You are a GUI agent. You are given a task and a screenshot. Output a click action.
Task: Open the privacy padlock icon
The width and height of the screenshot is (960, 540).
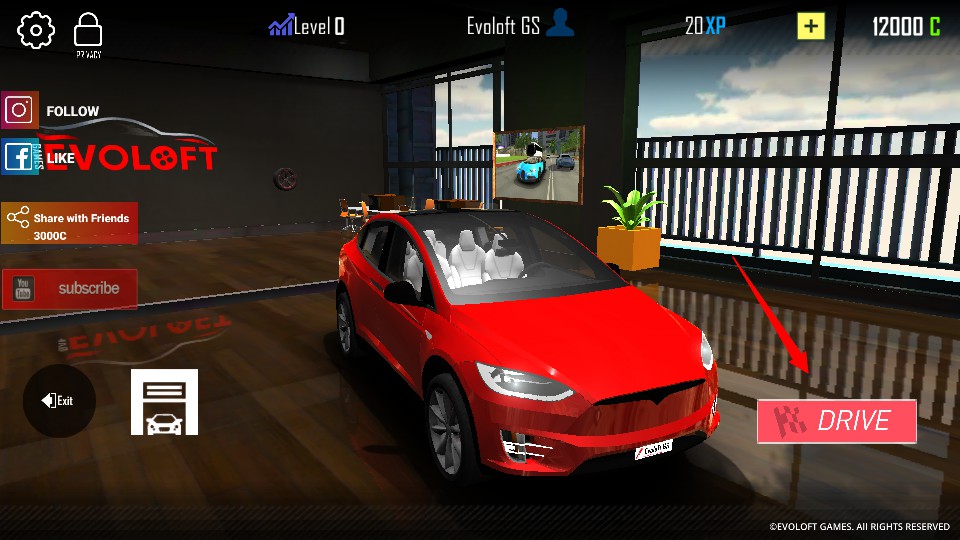[x=89, y=31]
